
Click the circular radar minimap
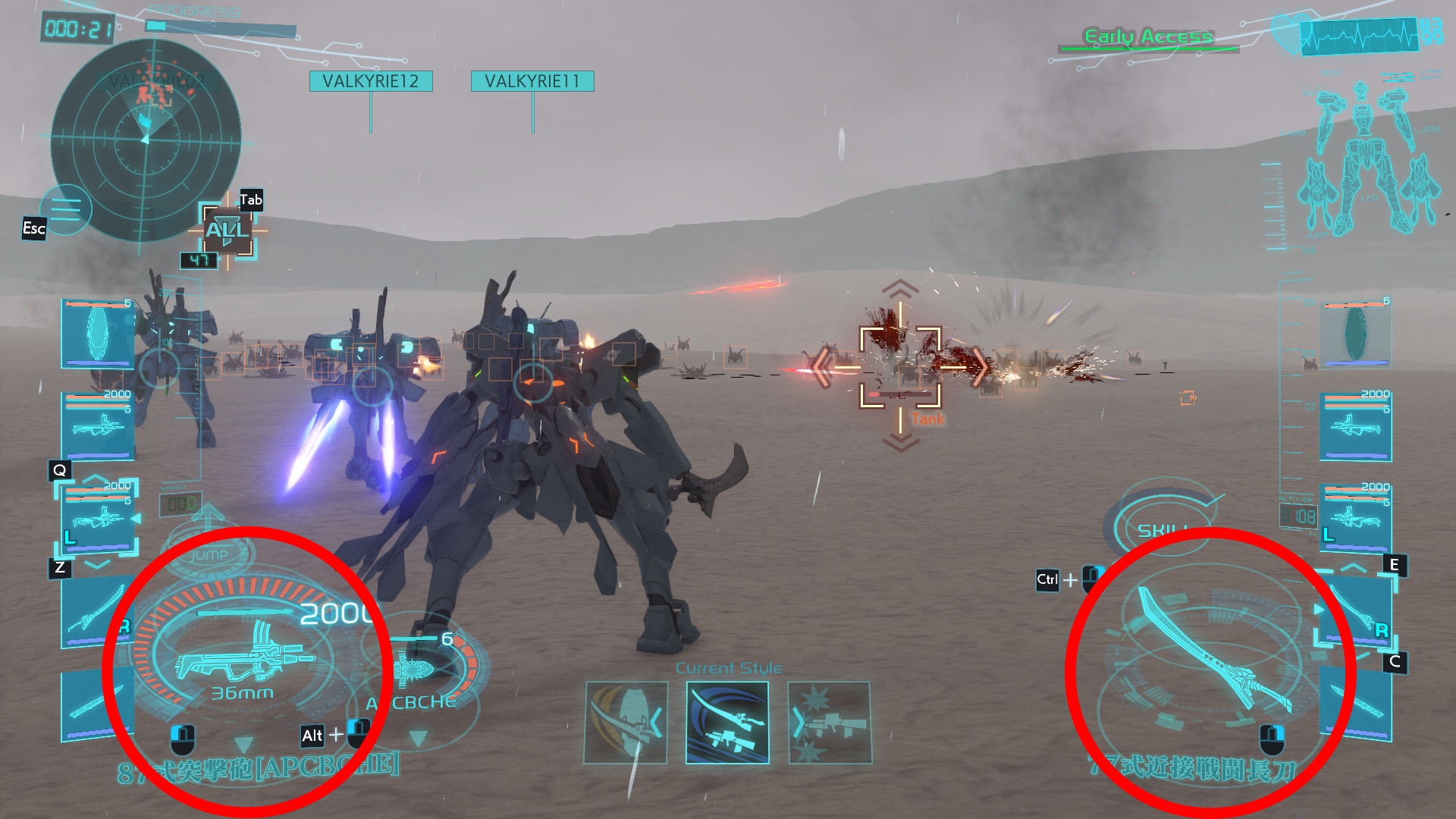point(146,140)
